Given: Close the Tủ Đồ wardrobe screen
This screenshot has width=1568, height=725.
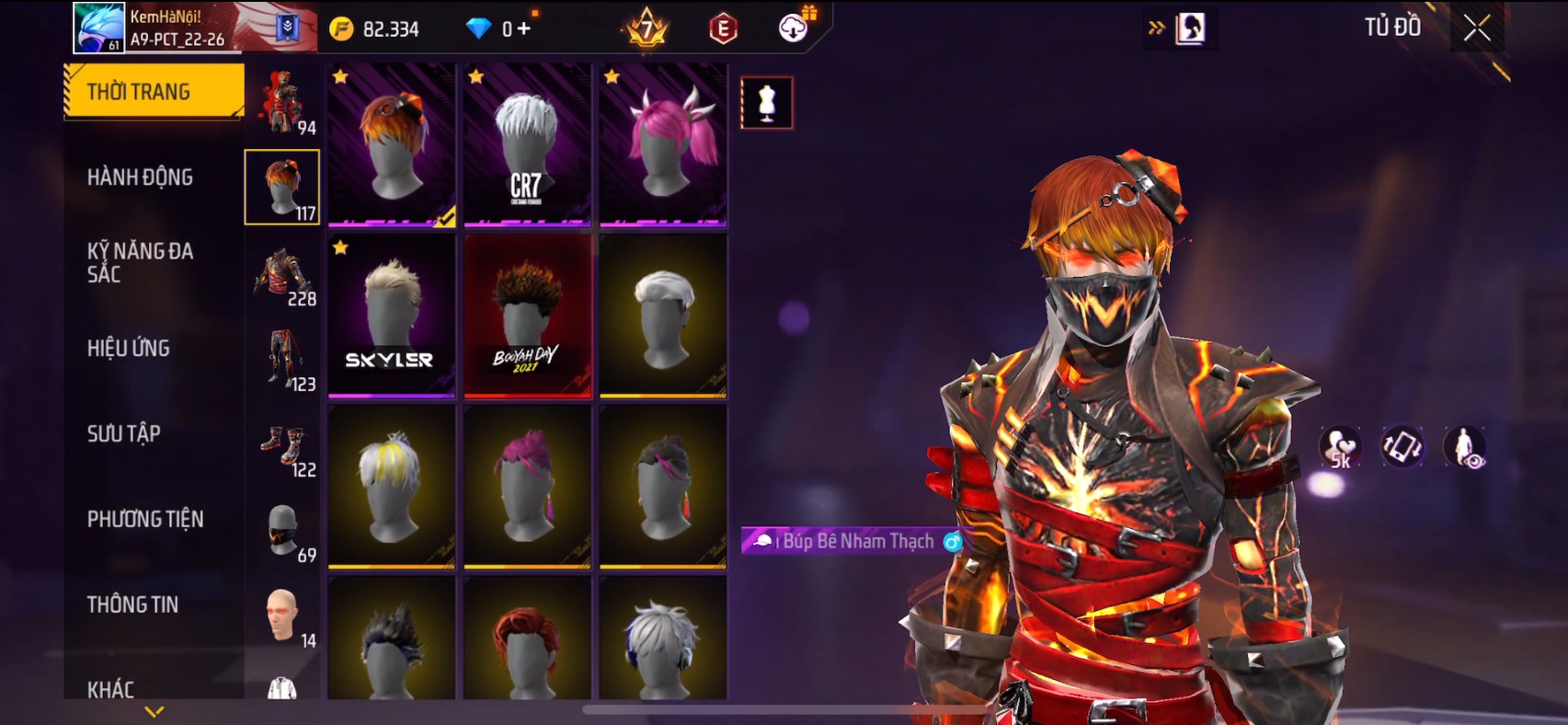Looking at the screenshot, I should click(x=1477, y=29).
